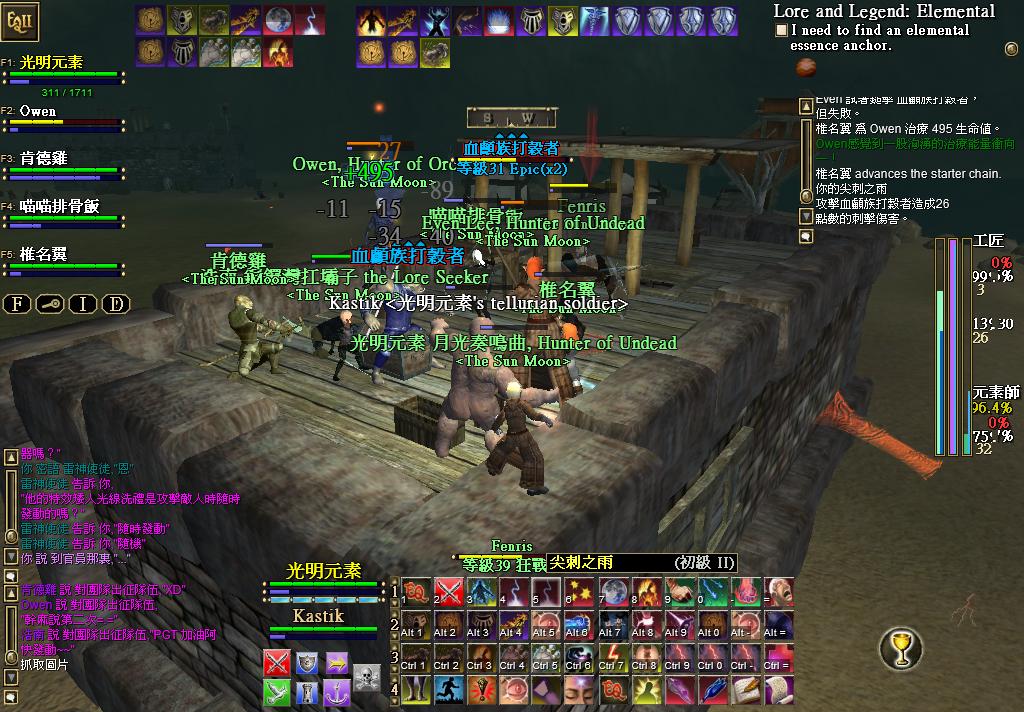Viewport: 1024px width, 712px height.
Task: Click the round key icon button
Action: [50, 304]
